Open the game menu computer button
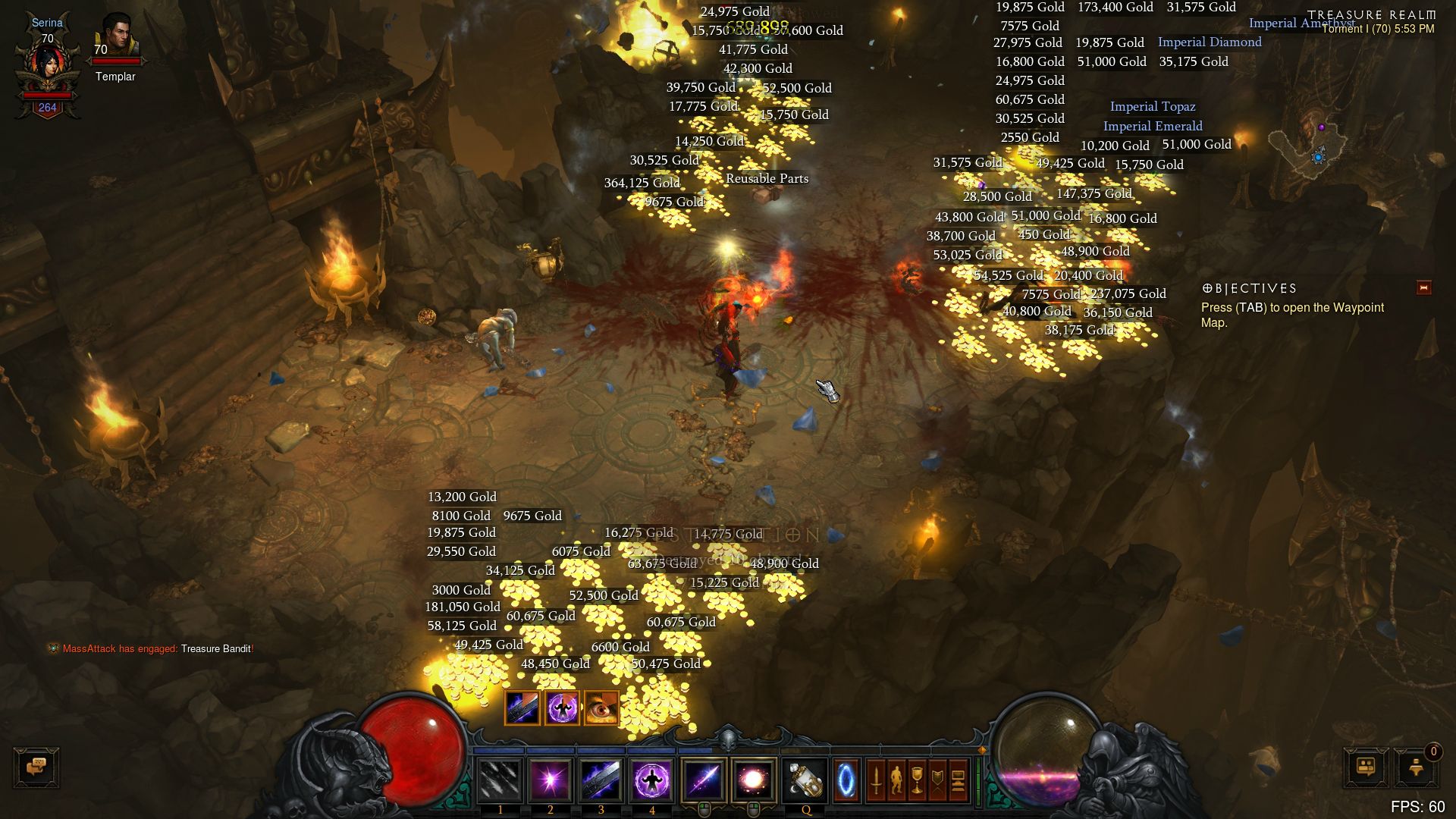This screenshot has height=819, width=1456. tap(958, 780)
